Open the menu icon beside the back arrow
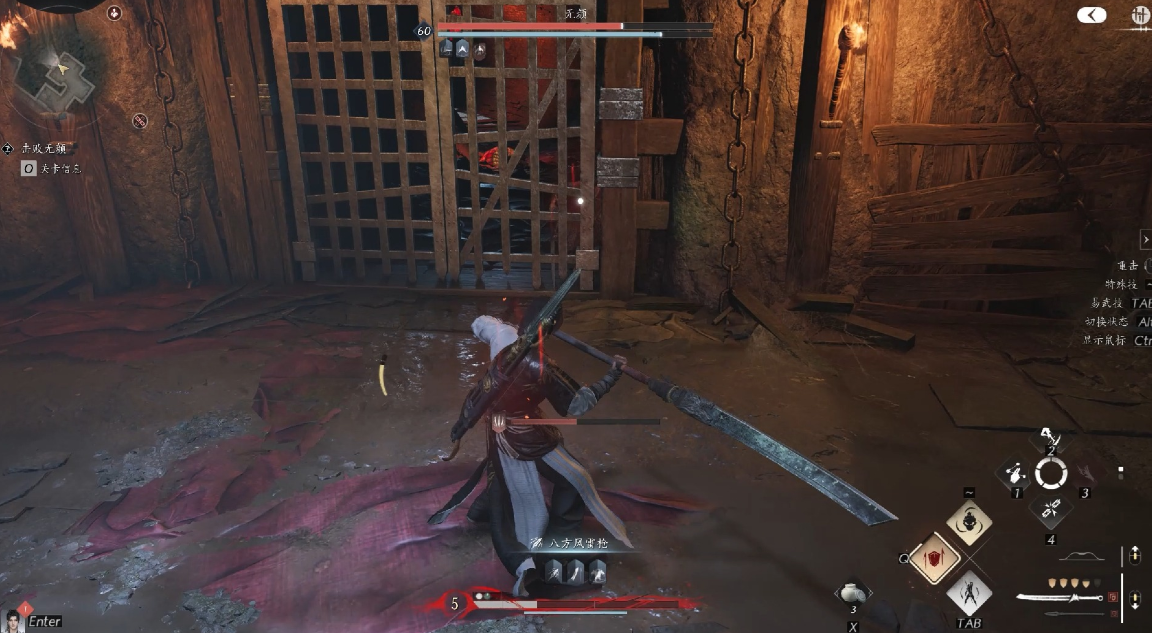This screenshot has width=1152, height=633. tap(1139, 15)
